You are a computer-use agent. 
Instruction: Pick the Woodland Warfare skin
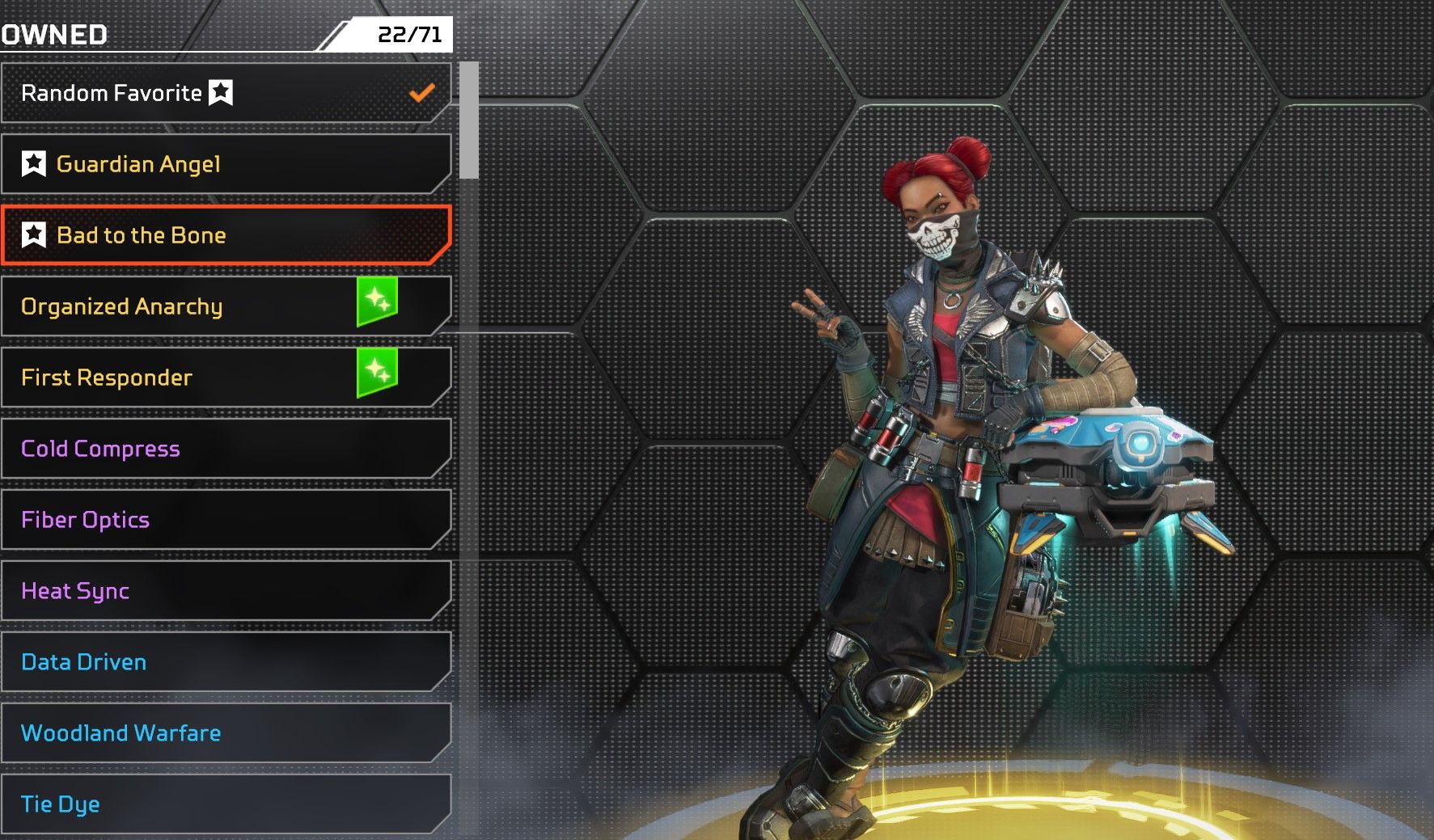point(225,733)
